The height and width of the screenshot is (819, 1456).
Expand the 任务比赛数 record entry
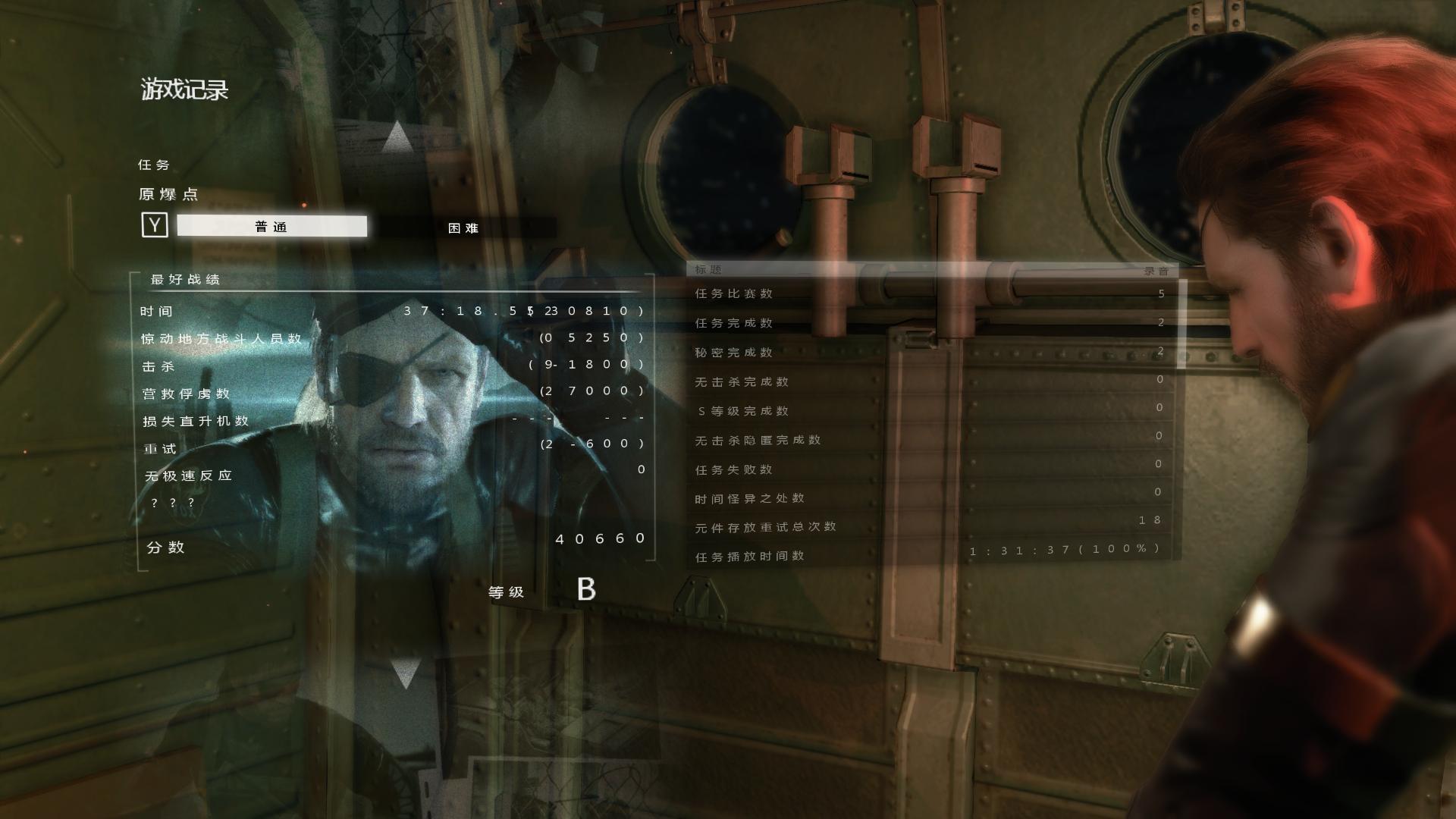point(733,293)
